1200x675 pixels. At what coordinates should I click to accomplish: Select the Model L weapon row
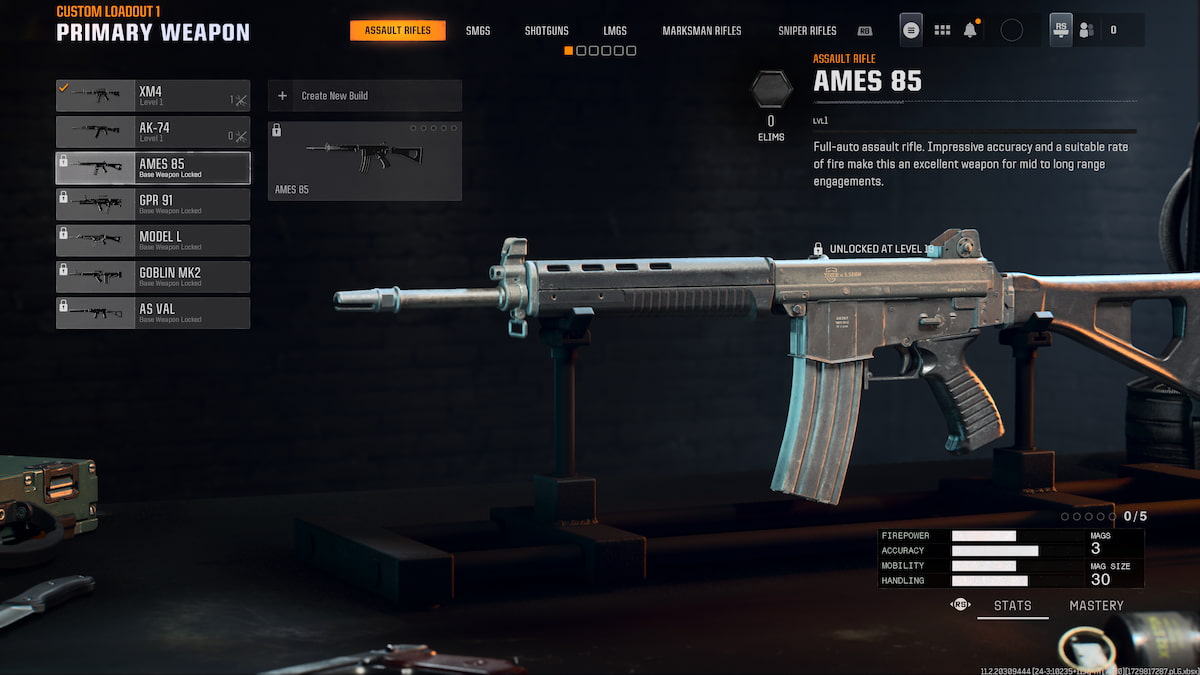coord(153,240)
